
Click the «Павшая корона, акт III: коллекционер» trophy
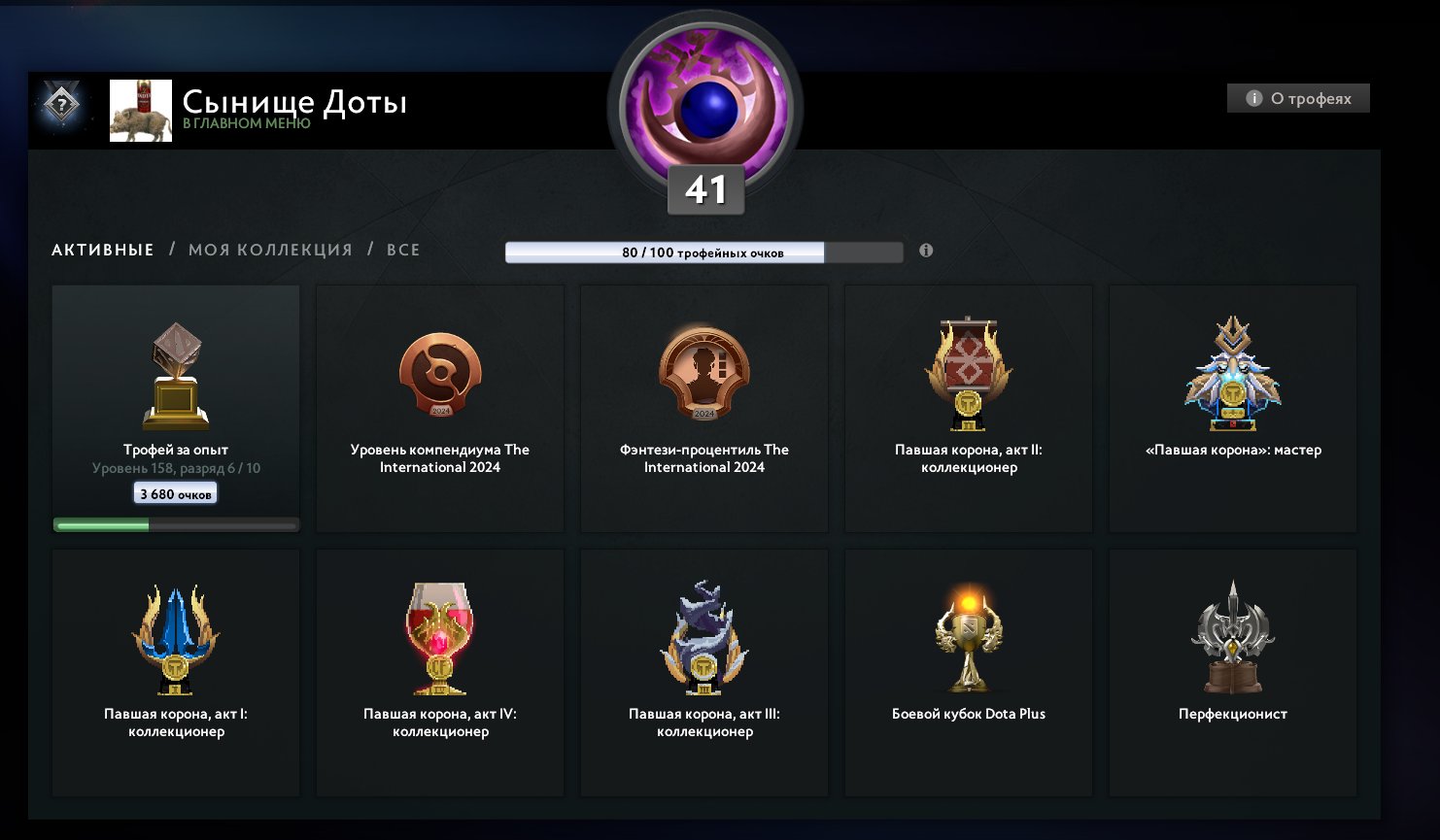[x=703, y=670]
